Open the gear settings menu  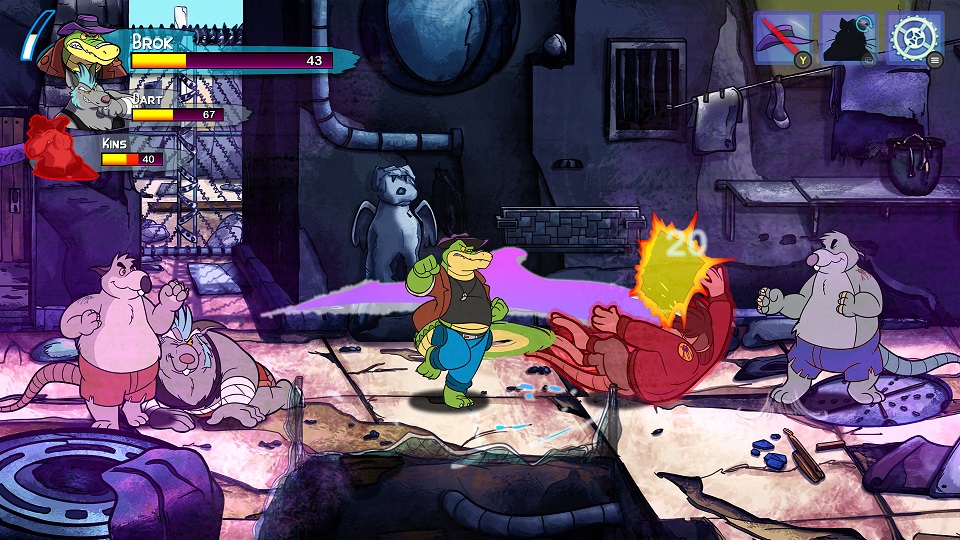click(914, 39)
